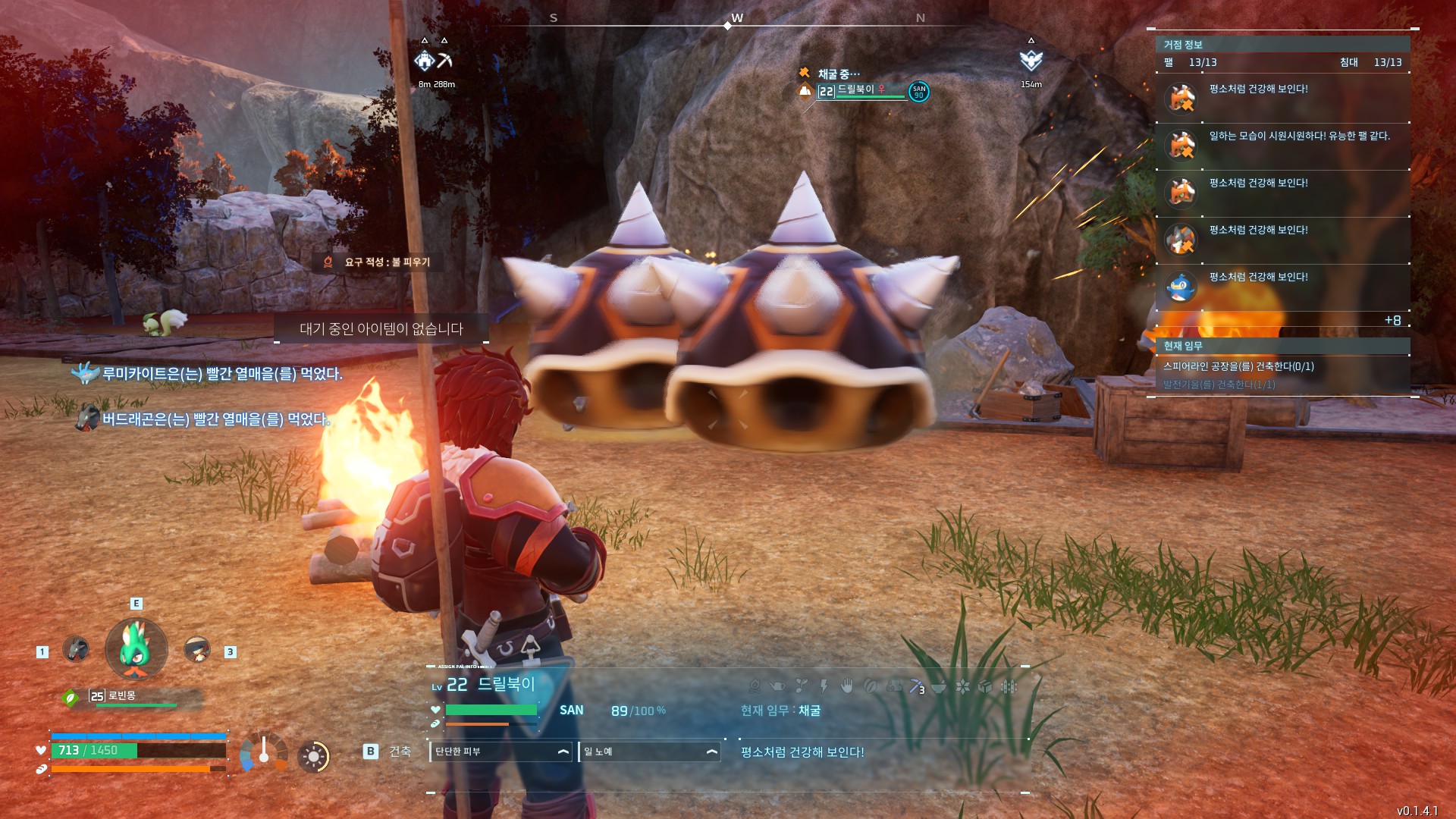Click the 드릴북이 level 22 info panel title
The image size is (1456, 819).
tap(491, 685)
